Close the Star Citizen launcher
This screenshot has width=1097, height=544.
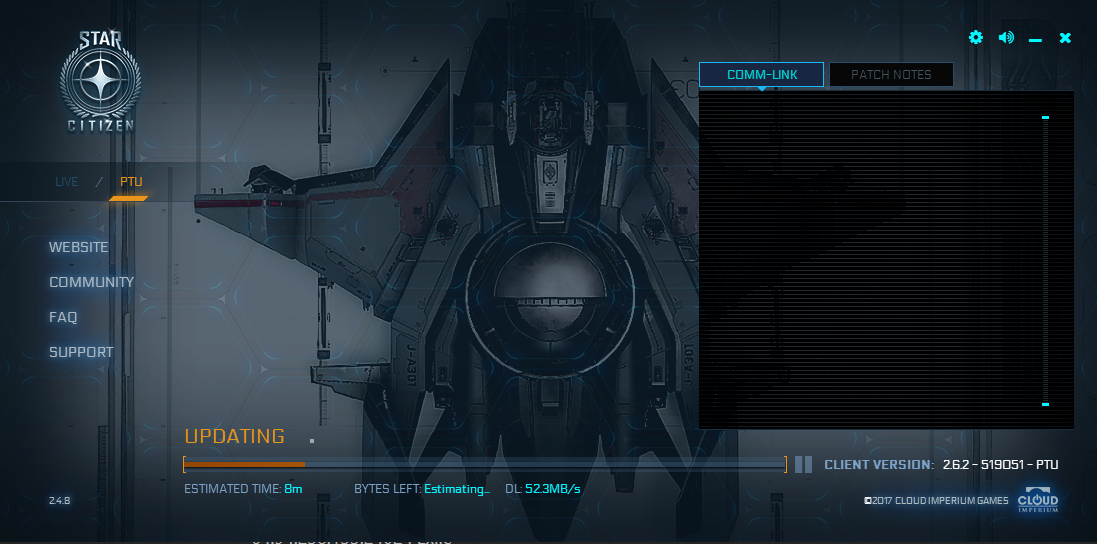[x=1065, y=38]
